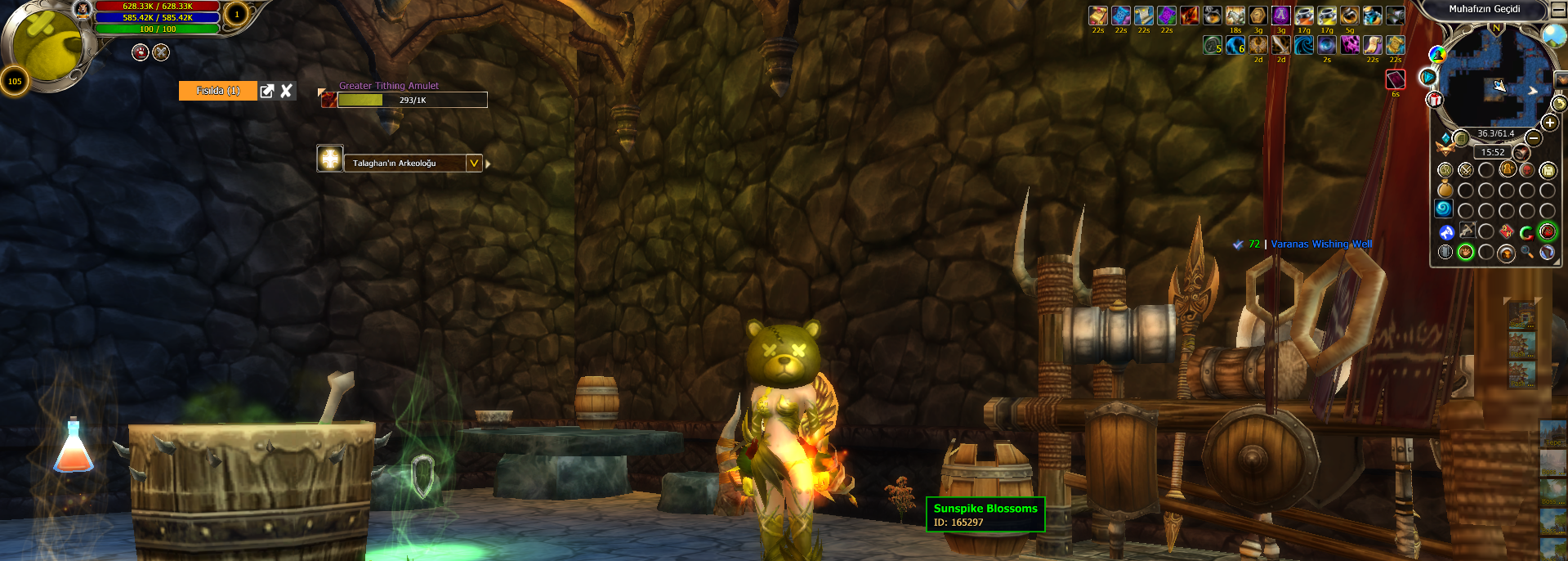Pop out the whisper chat window
This screenshot has height=561, width=1568.
[267, 91]
